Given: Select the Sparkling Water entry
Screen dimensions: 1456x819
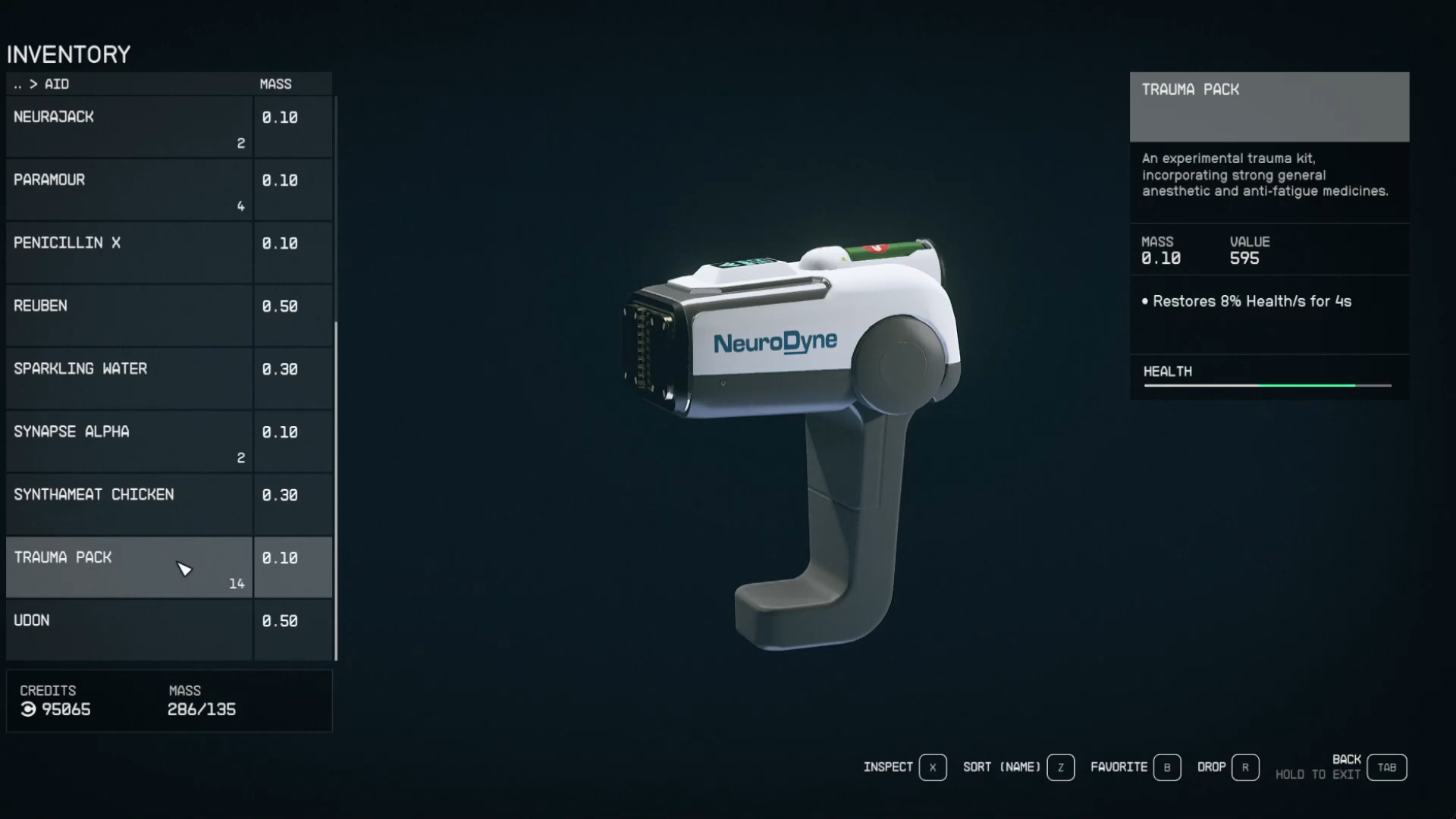Looking at the screenshot, I should pos(129,378).
